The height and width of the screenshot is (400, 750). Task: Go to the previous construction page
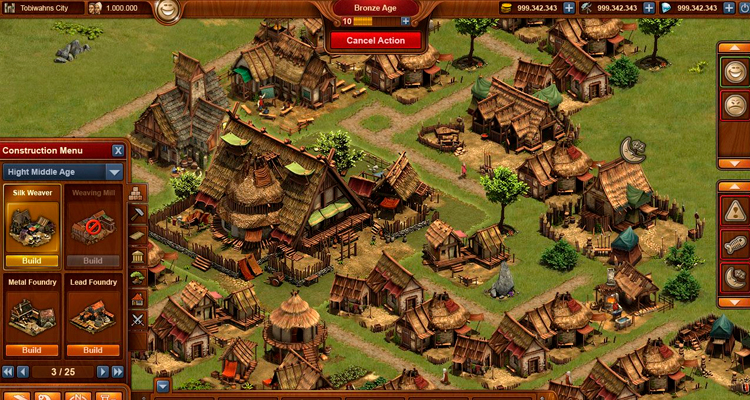coord(23,372)
